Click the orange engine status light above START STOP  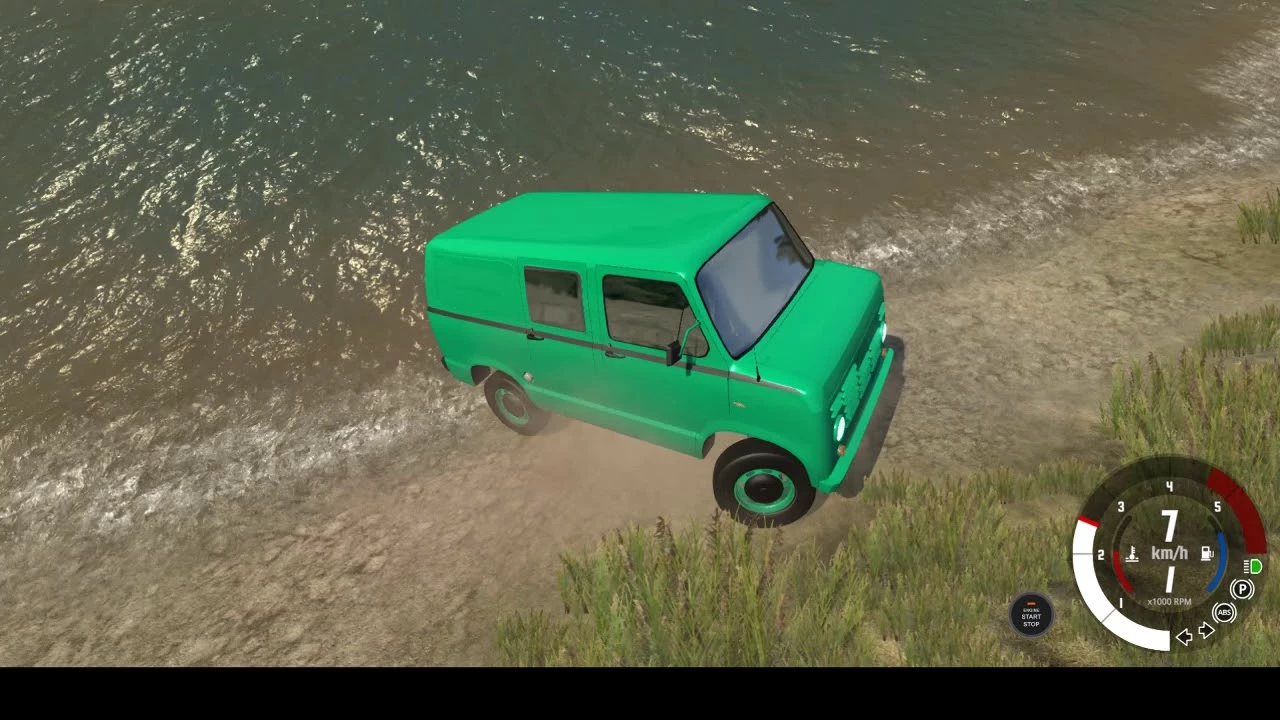1031,603
